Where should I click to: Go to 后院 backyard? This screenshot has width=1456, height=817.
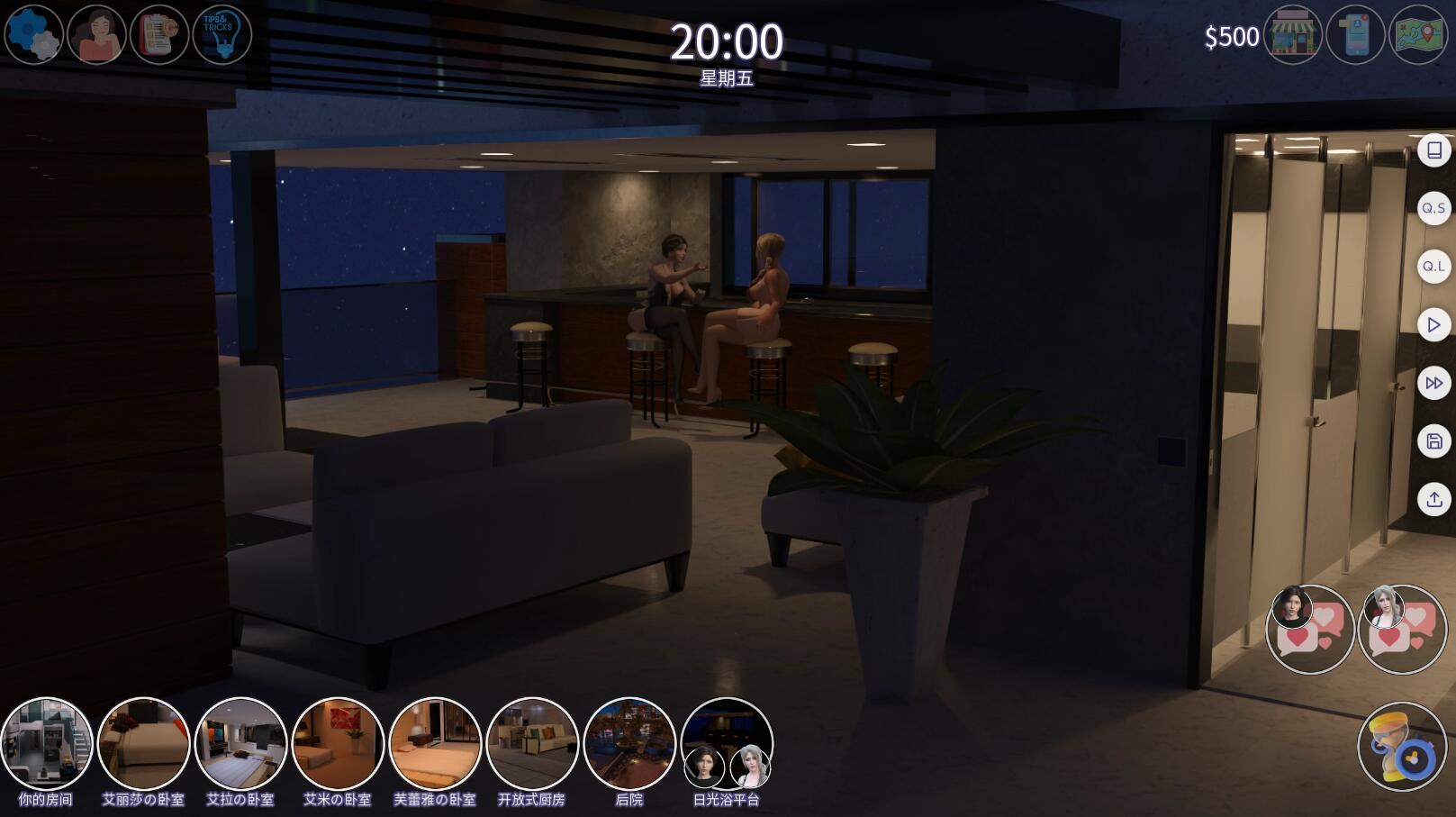pos(629,745)
